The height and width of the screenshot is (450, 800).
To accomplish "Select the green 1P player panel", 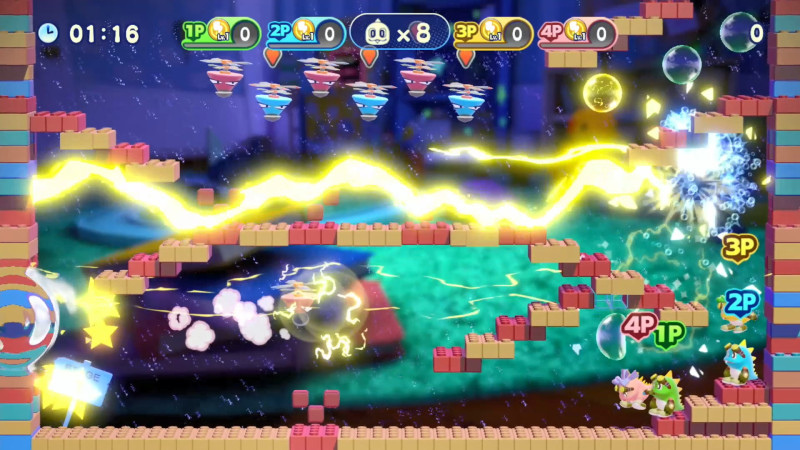I will [221, 33].
